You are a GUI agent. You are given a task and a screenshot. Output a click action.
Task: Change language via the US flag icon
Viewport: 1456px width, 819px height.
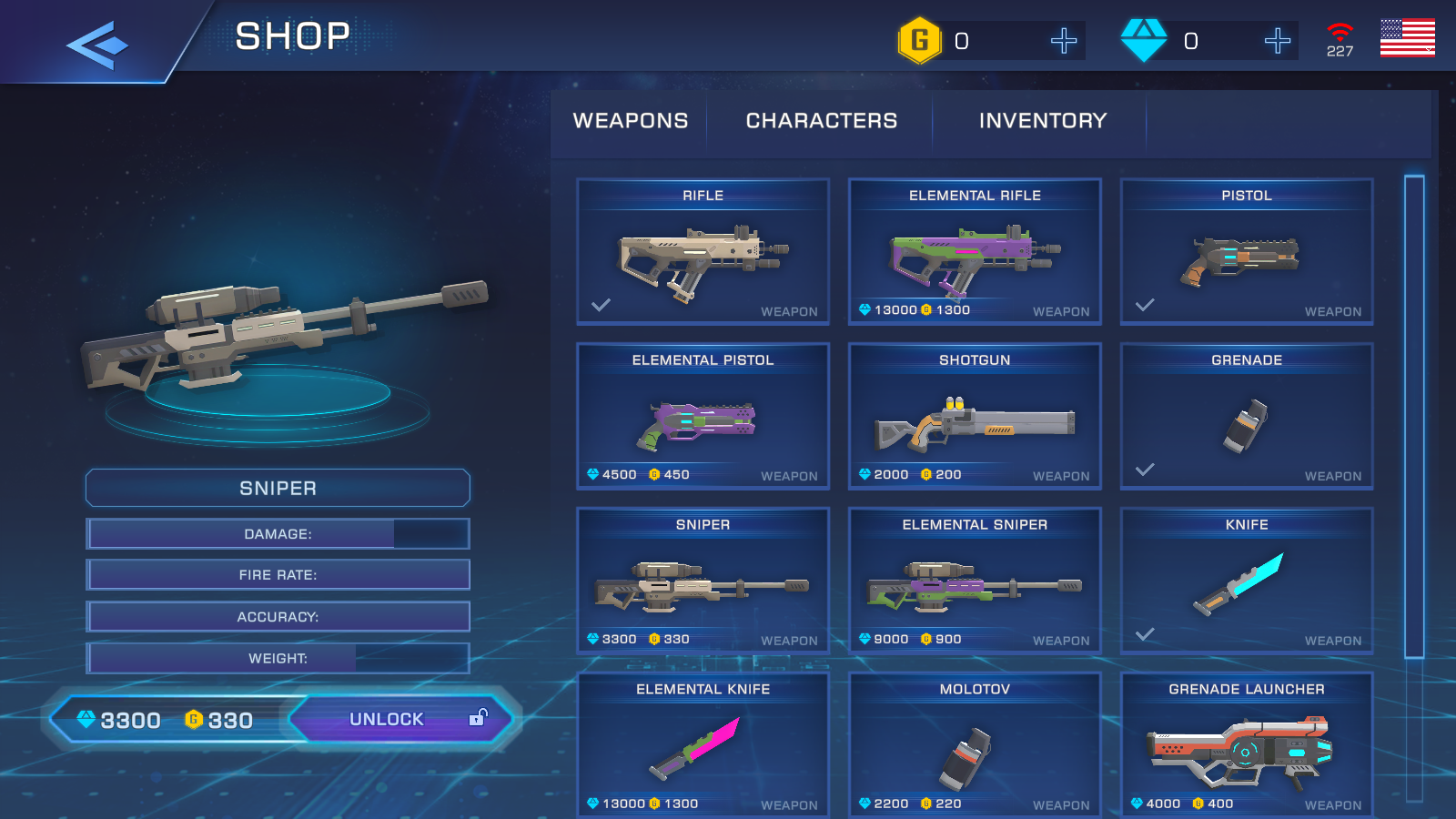(1407, 38)
